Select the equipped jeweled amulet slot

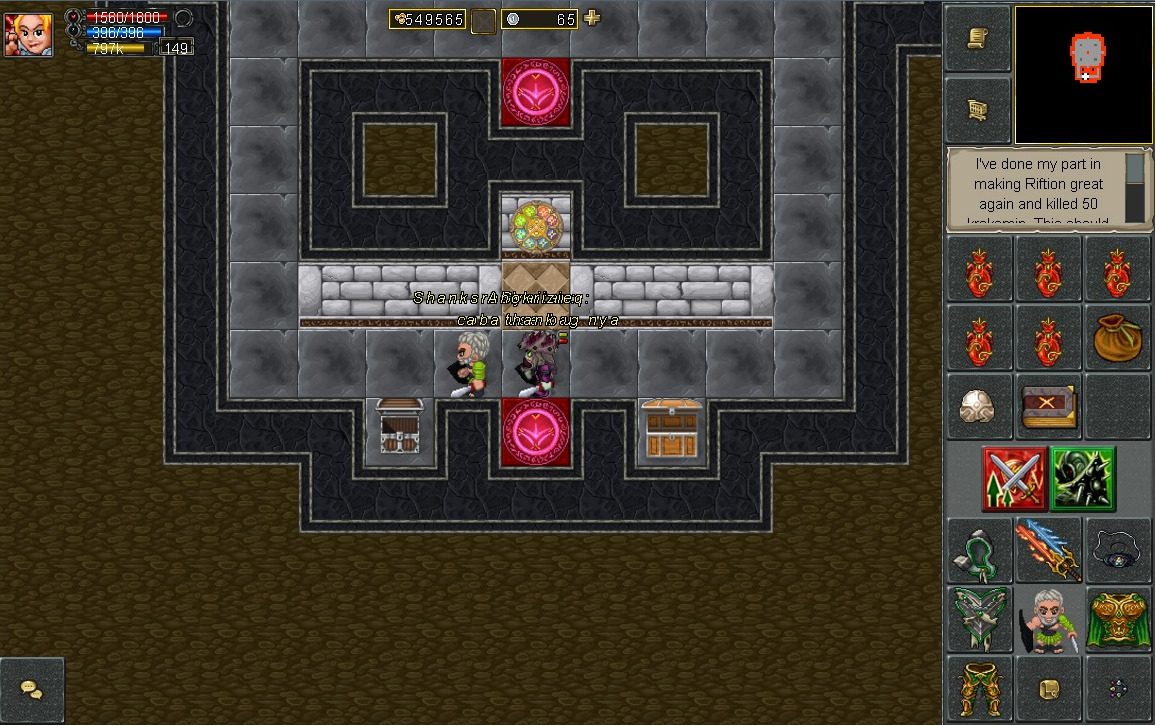[1117, 550]
